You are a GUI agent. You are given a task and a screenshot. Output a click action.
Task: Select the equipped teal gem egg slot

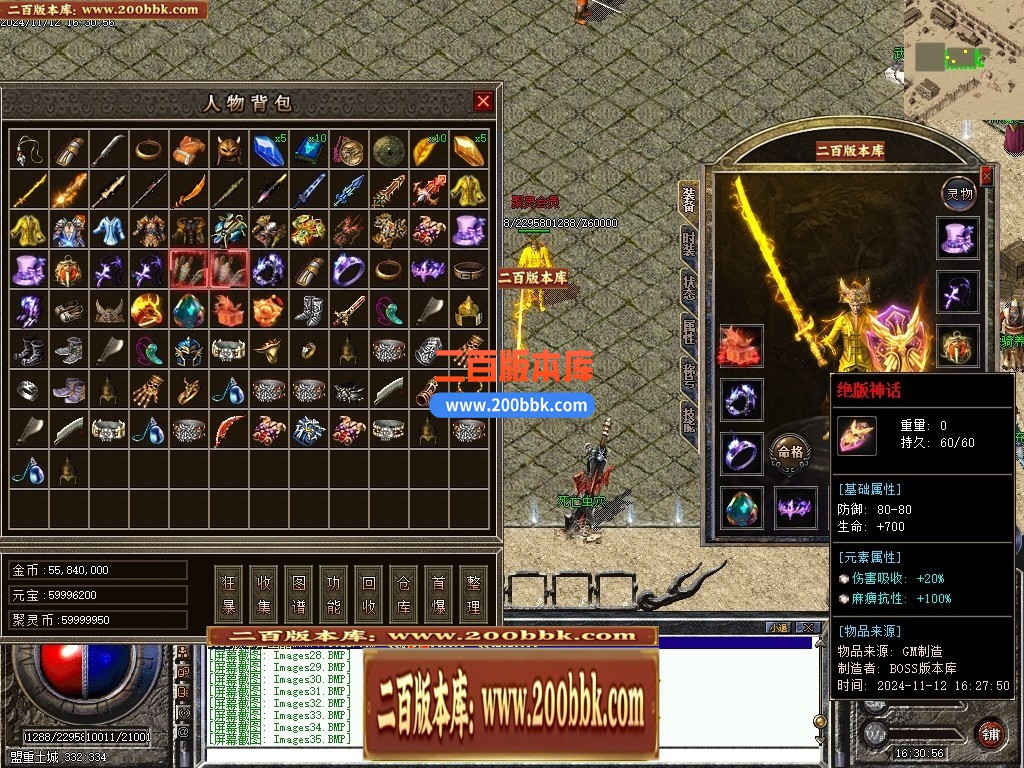[741, 508]
